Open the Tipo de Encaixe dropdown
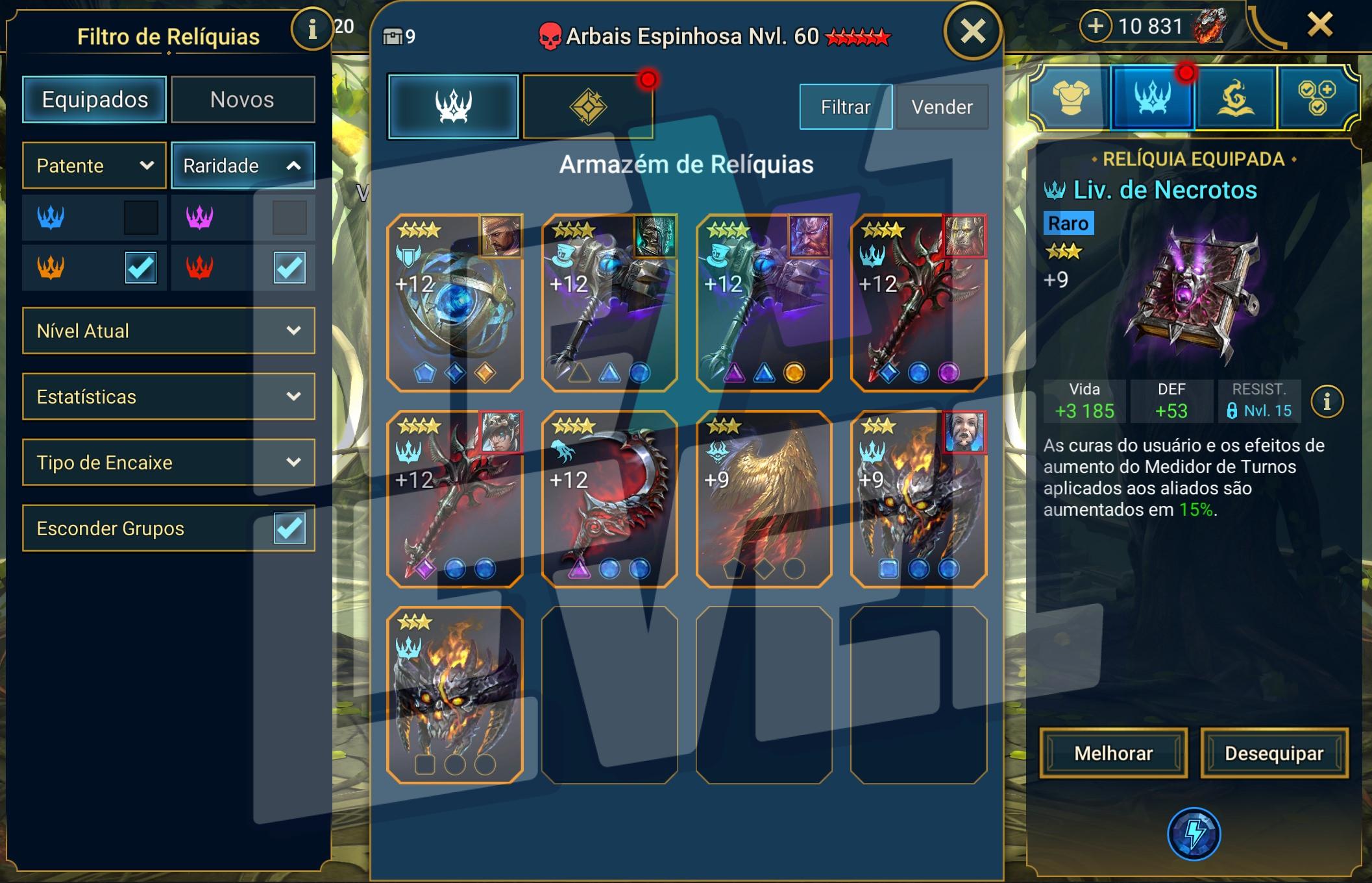The image size is (1372, 883). 169,463
